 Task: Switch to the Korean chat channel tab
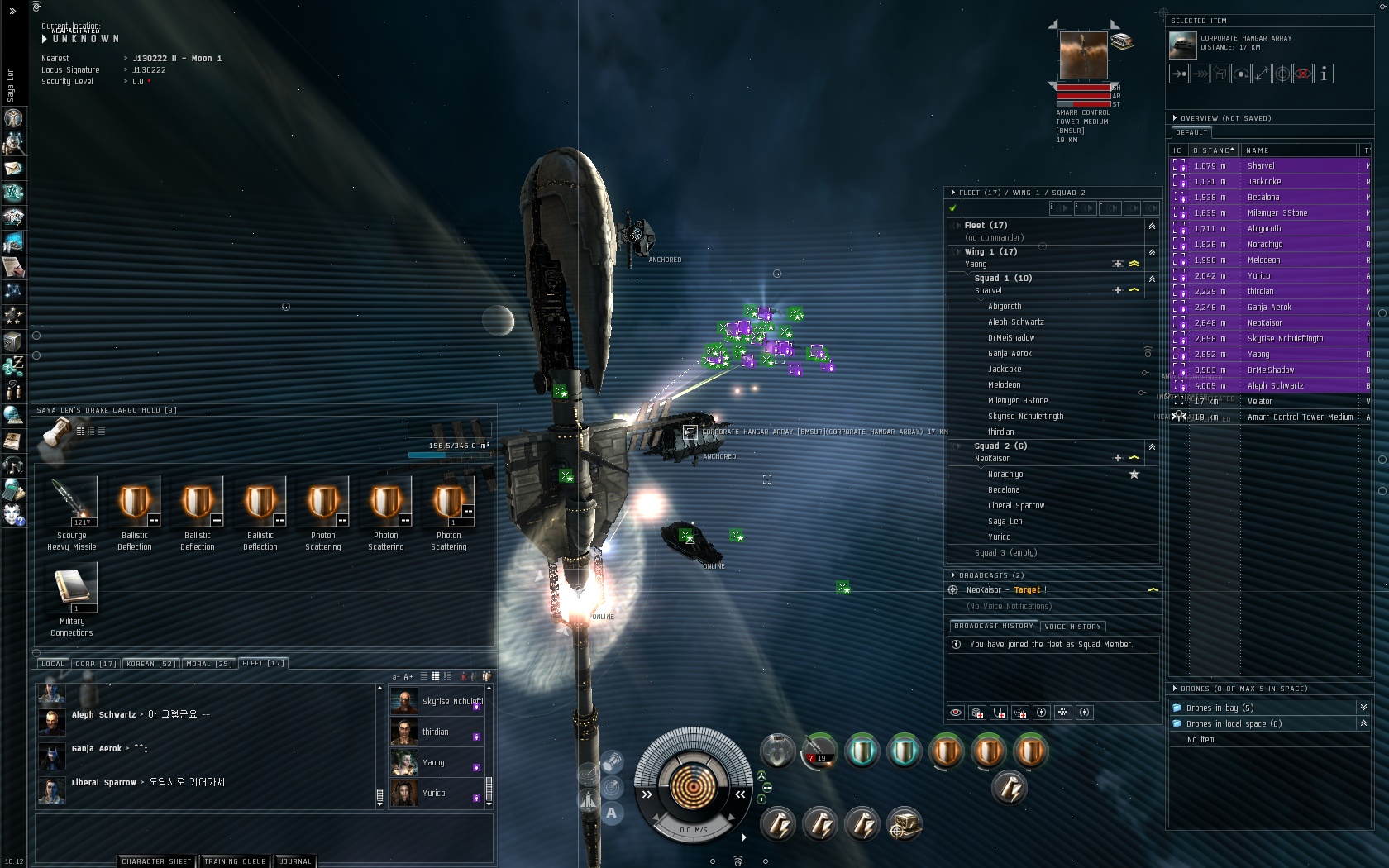(150, 664)
